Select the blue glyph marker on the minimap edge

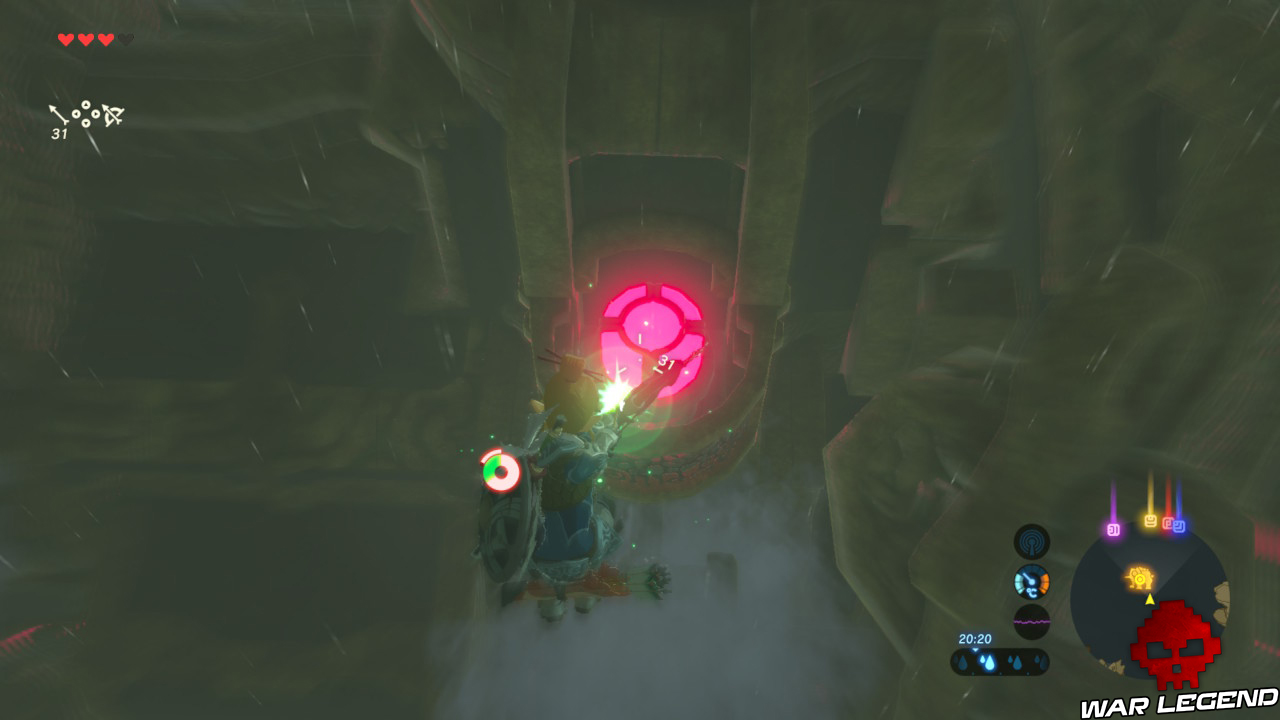click(x=1179, y=525)
